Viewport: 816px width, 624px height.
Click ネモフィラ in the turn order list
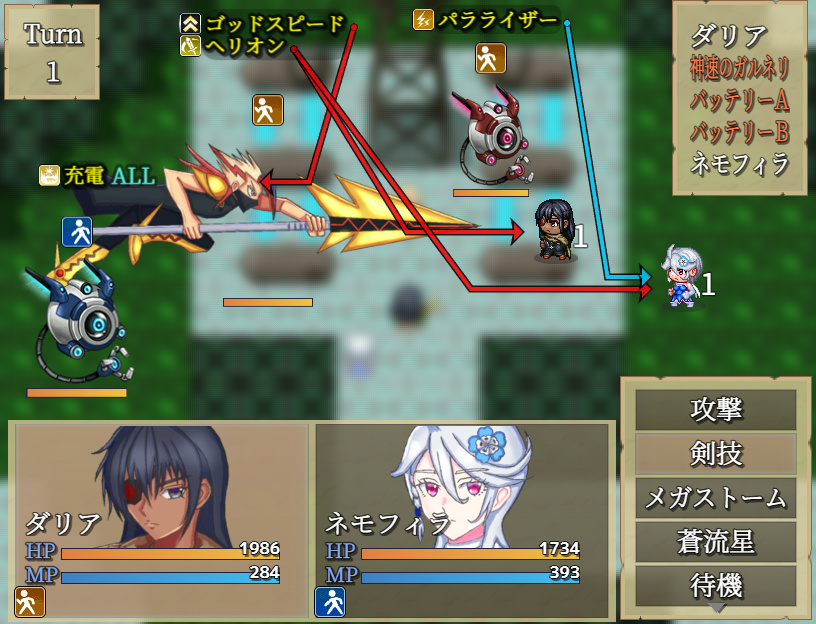(740, 163)
